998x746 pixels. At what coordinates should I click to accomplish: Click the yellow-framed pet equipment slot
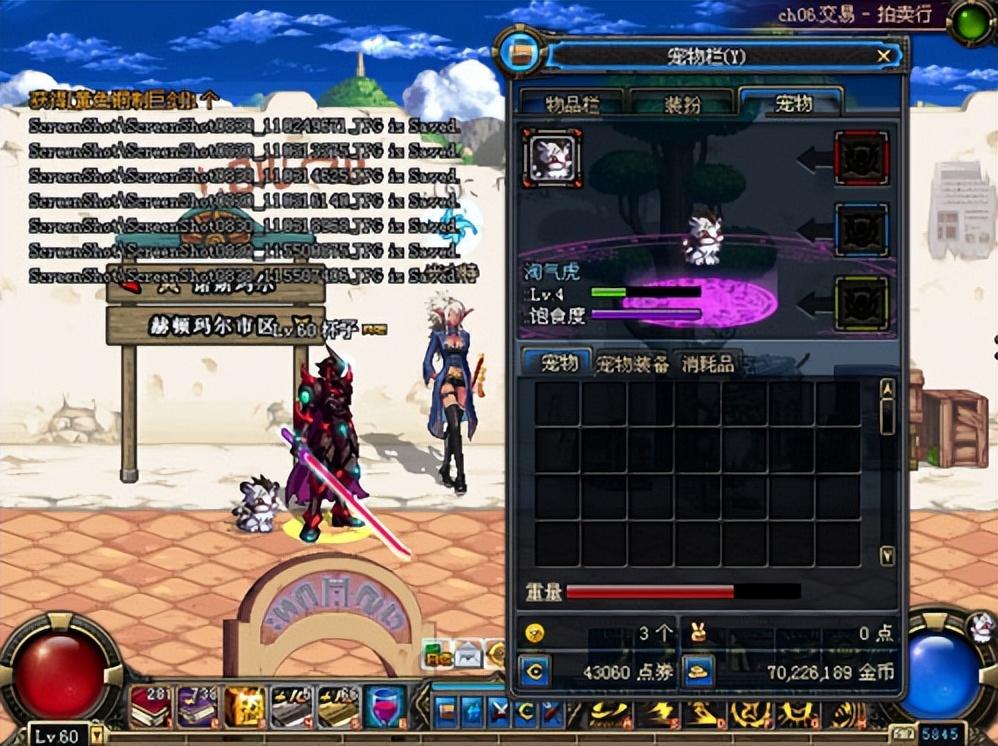(x=861, y=303)
